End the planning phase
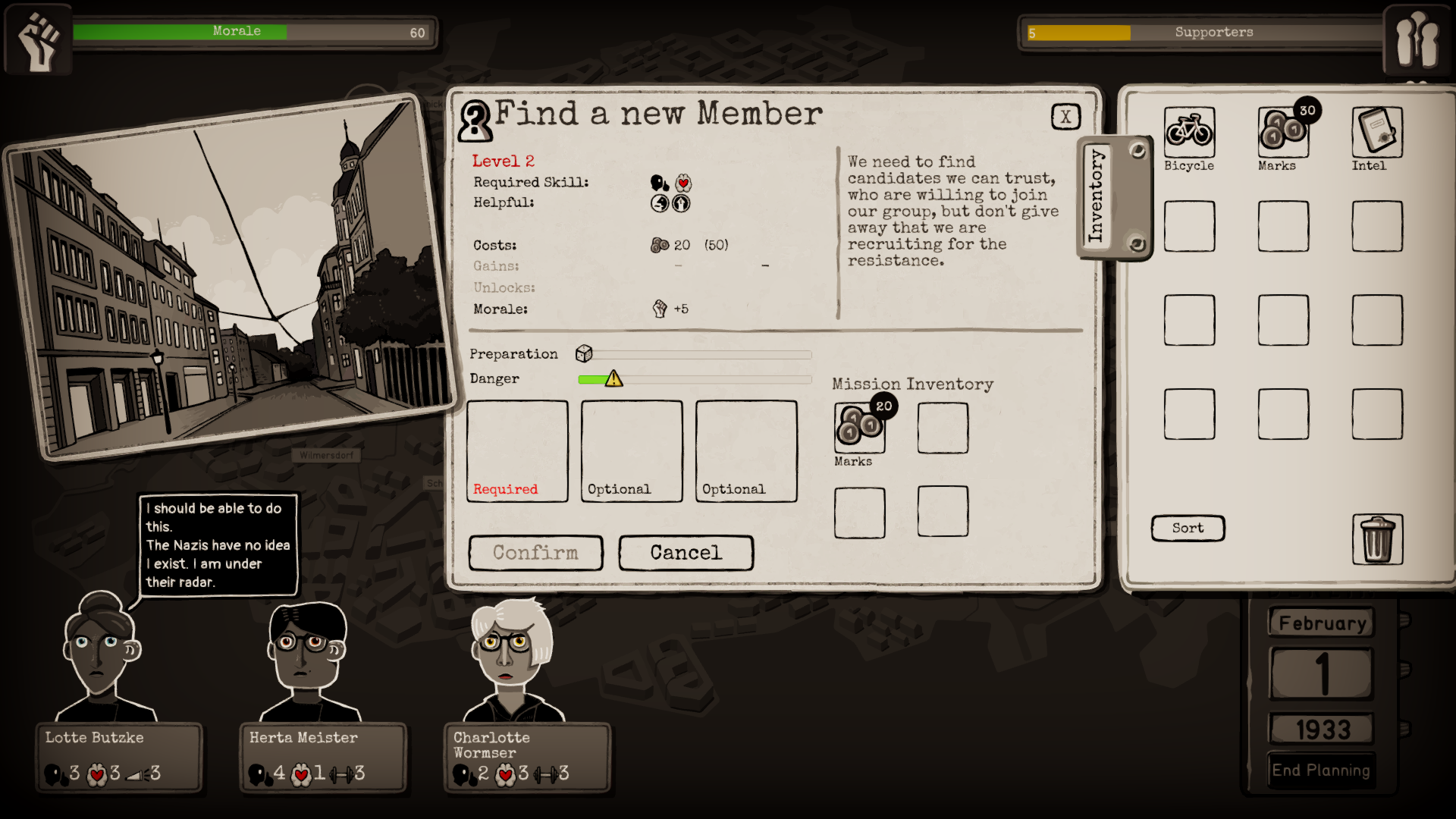The height and width of the screenshot is (819, 1456). point(1320,770)
